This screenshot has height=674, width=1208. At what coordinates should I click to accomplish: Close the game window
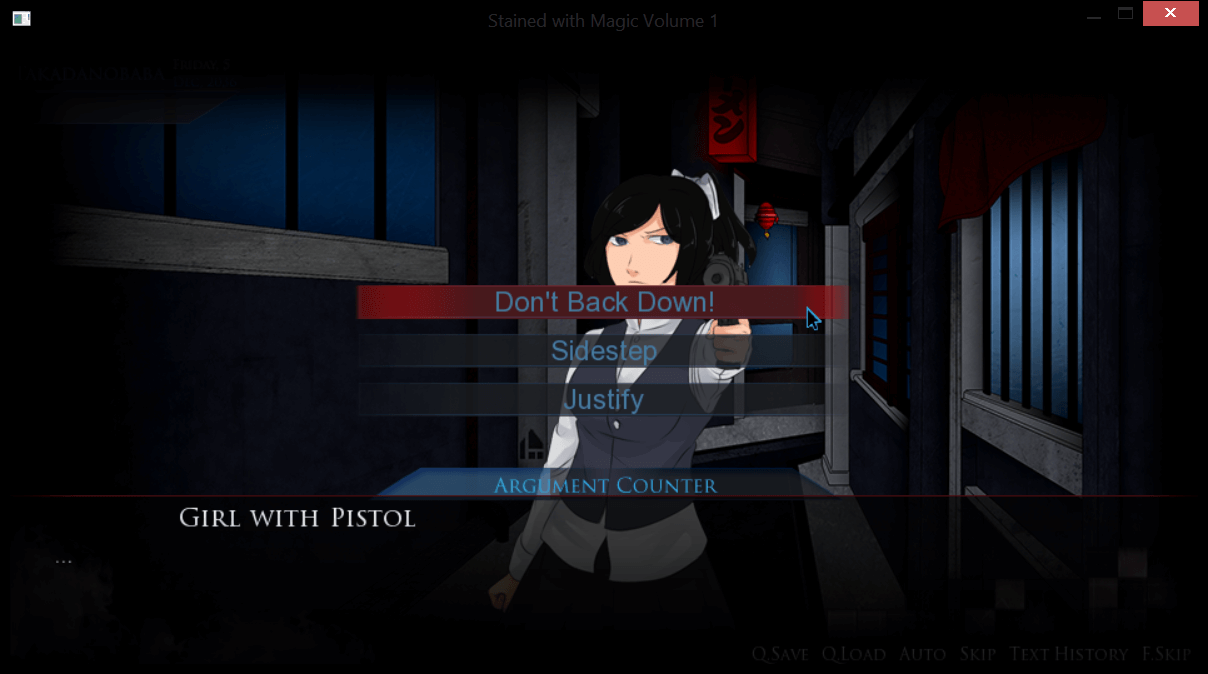coord(1171,14)
